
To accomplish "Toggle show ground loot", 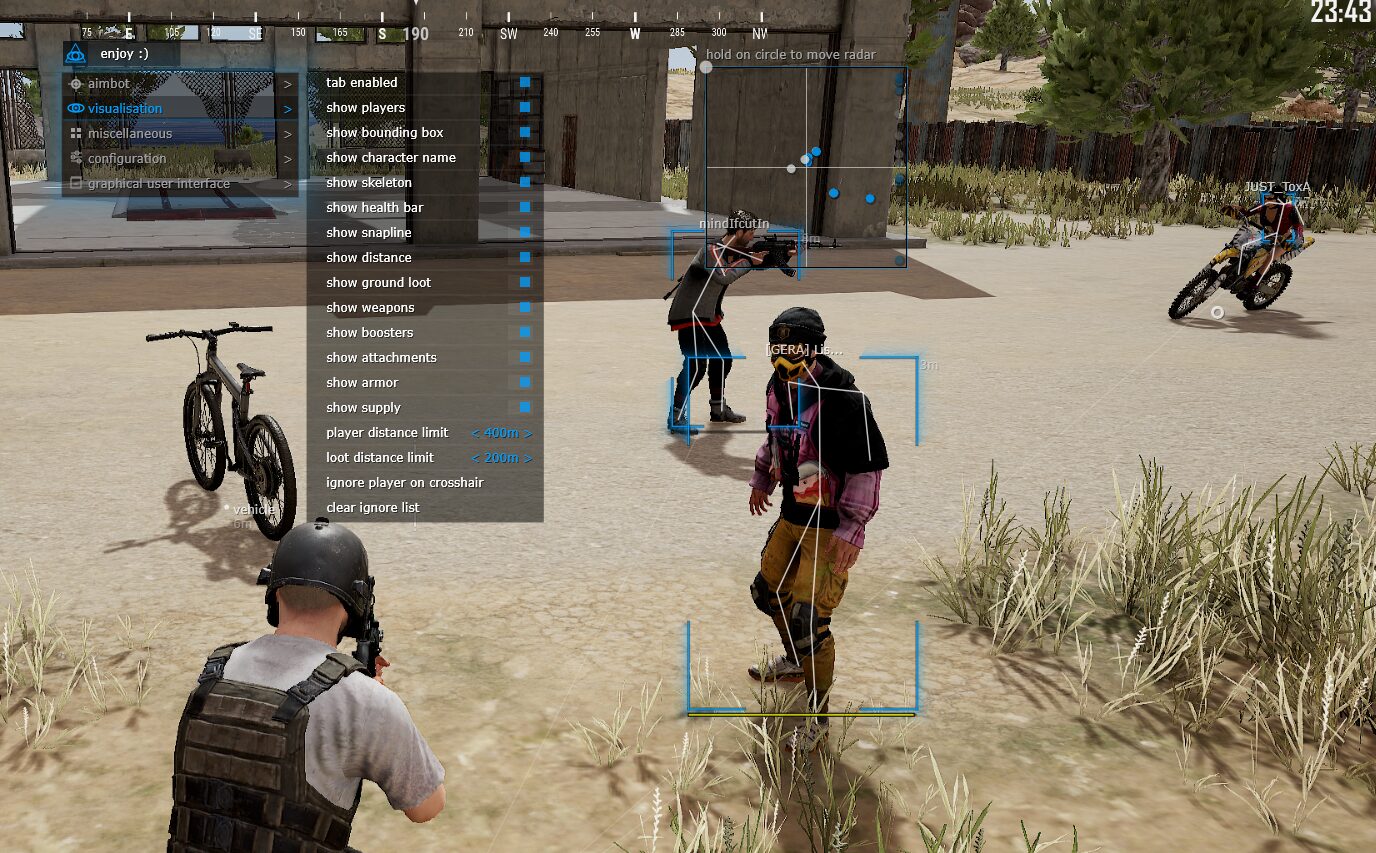I will click(525, 282).
